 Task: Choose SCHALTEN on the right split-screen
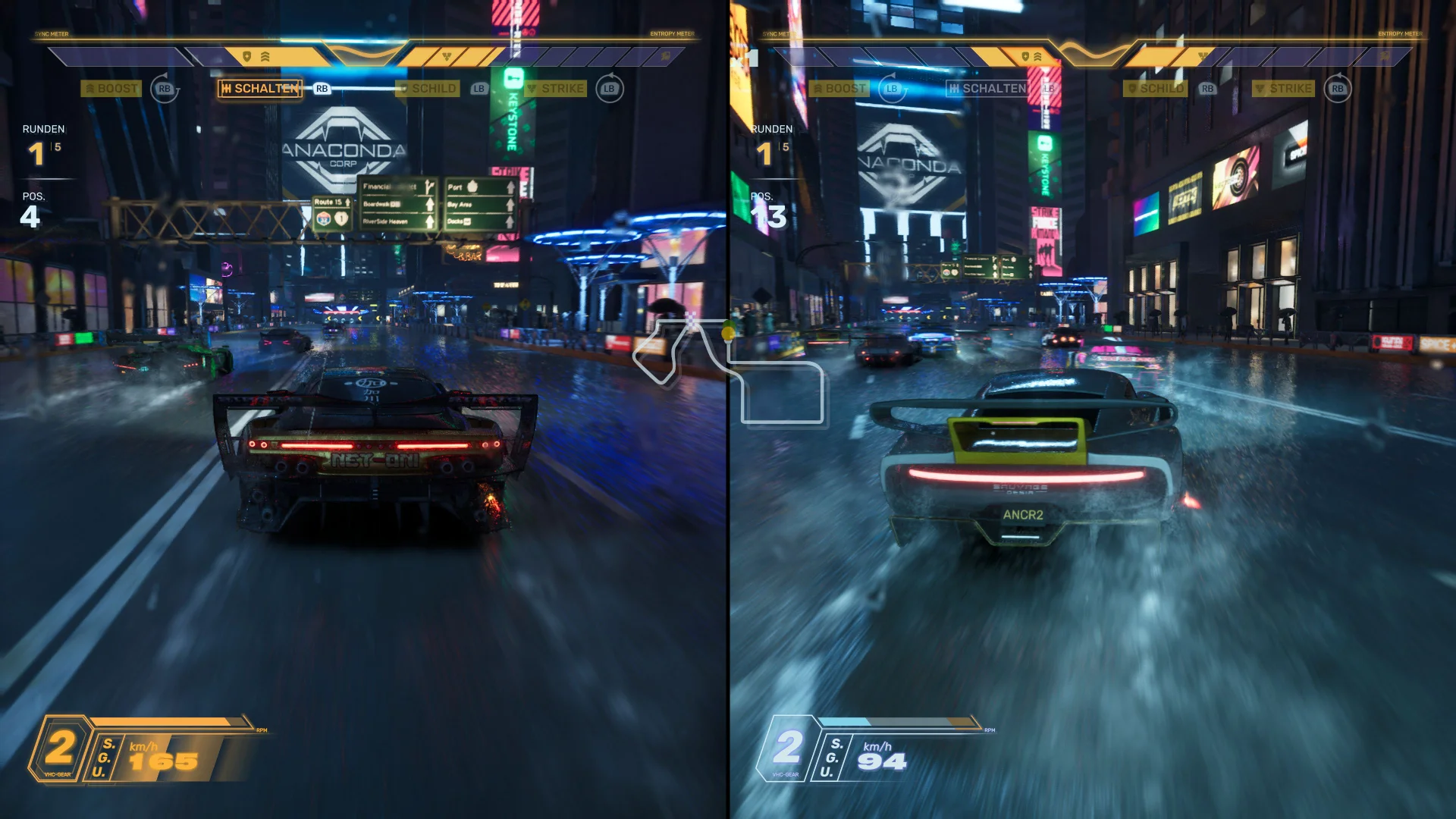pos(987,89)
